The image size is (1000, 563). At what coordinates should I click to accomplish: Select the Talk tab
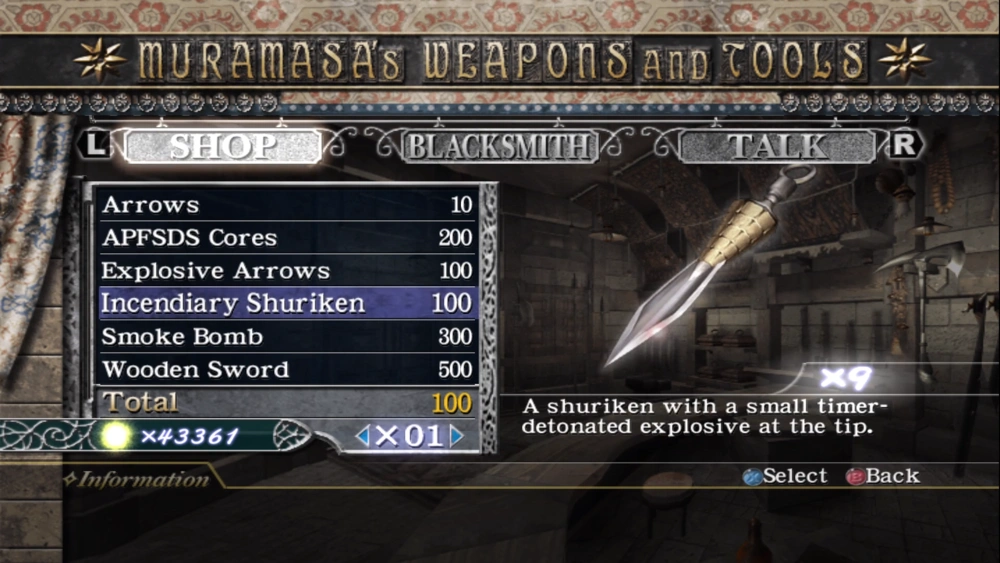[x=778, y=146]
